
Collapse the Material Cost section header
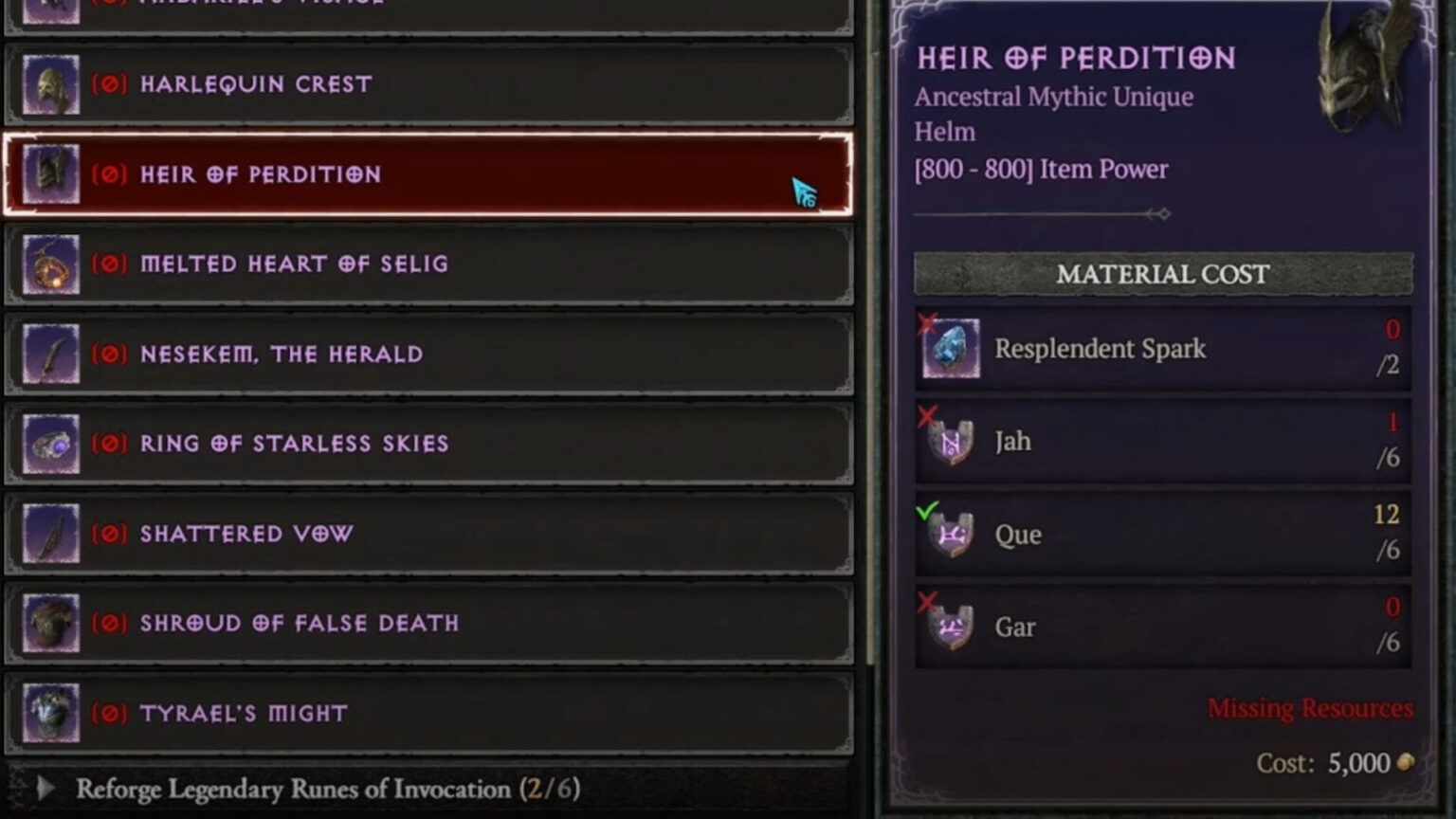[1163, 275]
